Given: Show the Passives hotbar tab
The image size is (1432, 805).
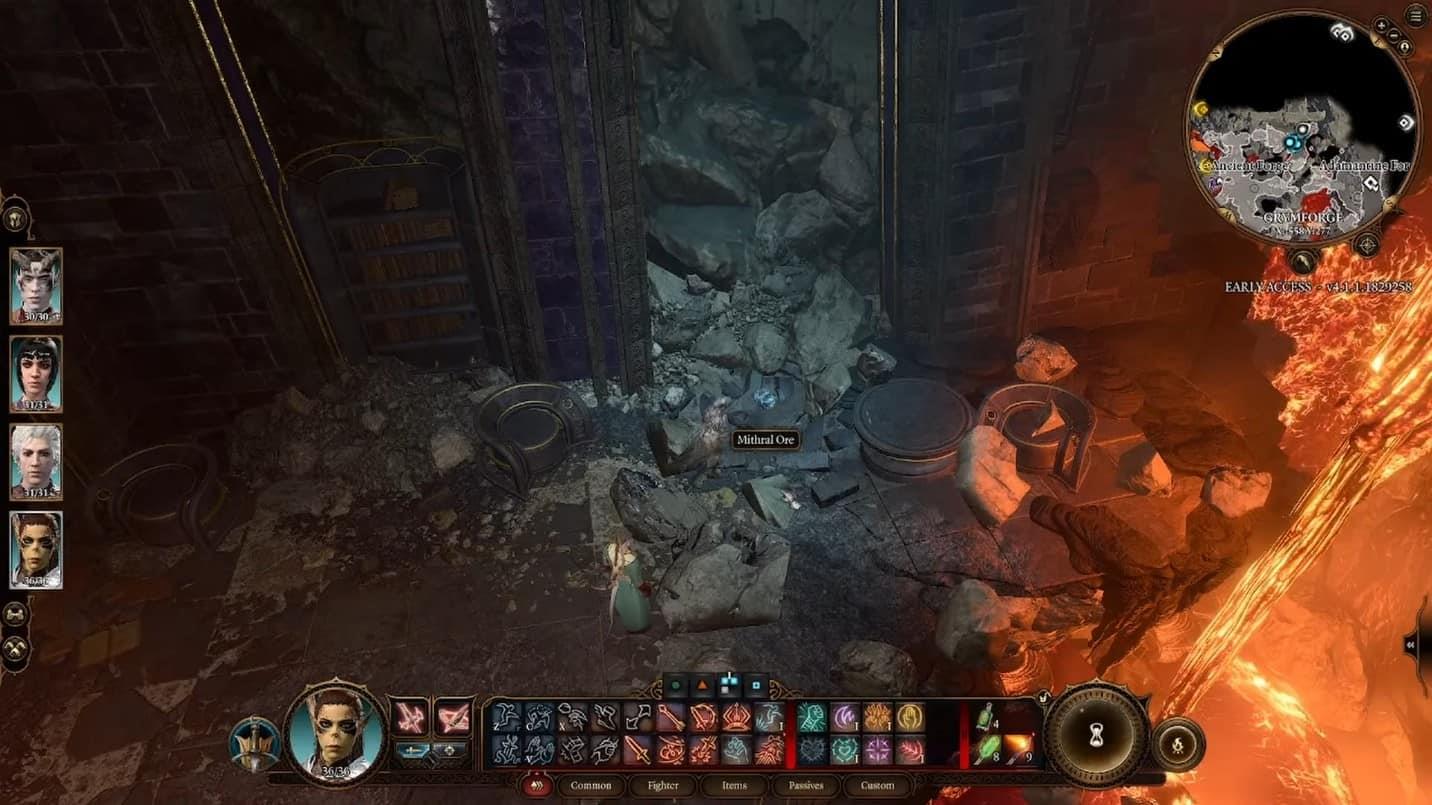Looking at the screenshot, I should click(x=805, y=785).
